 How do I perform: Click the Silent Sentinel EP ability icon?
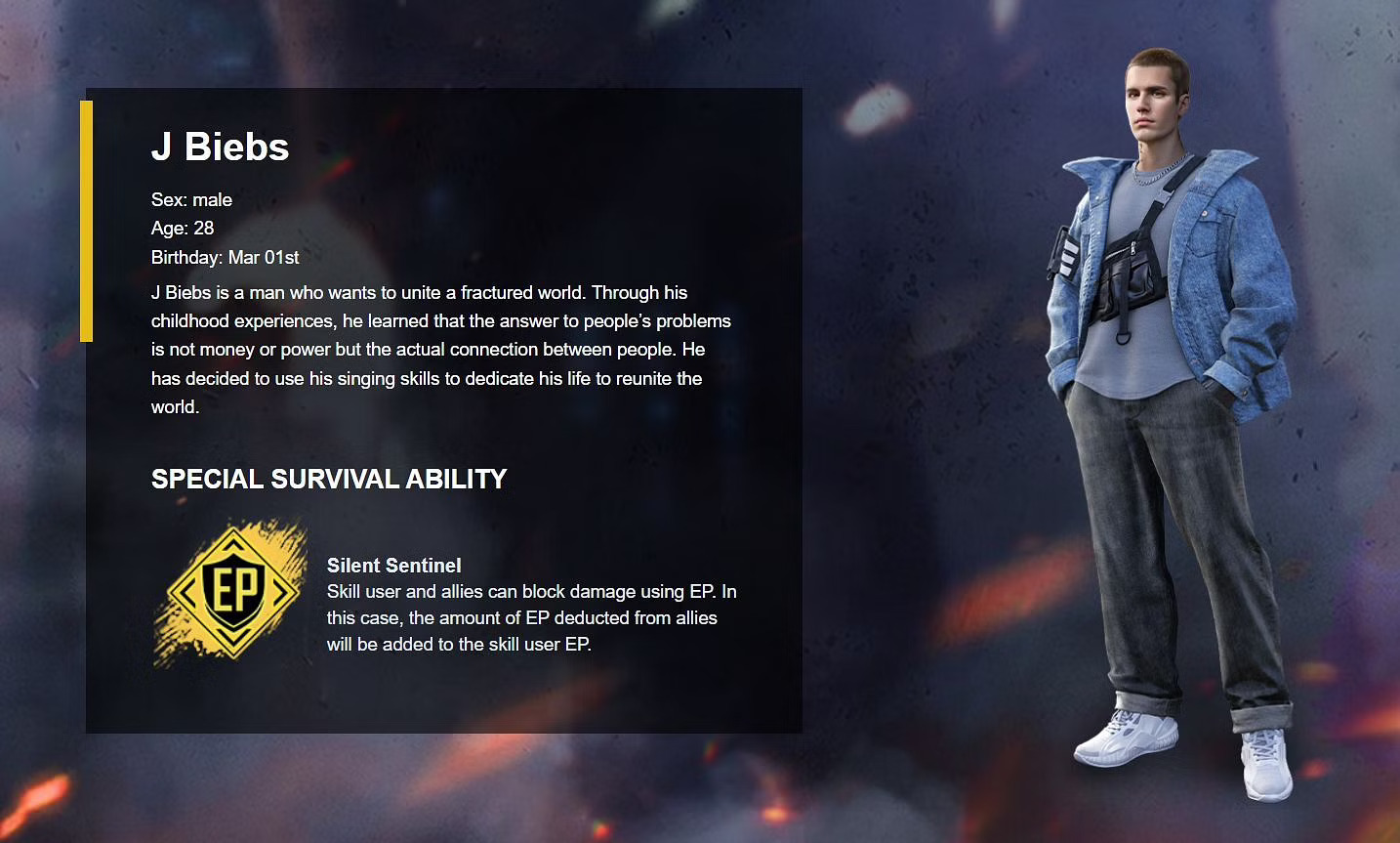(x=232, y=592)
